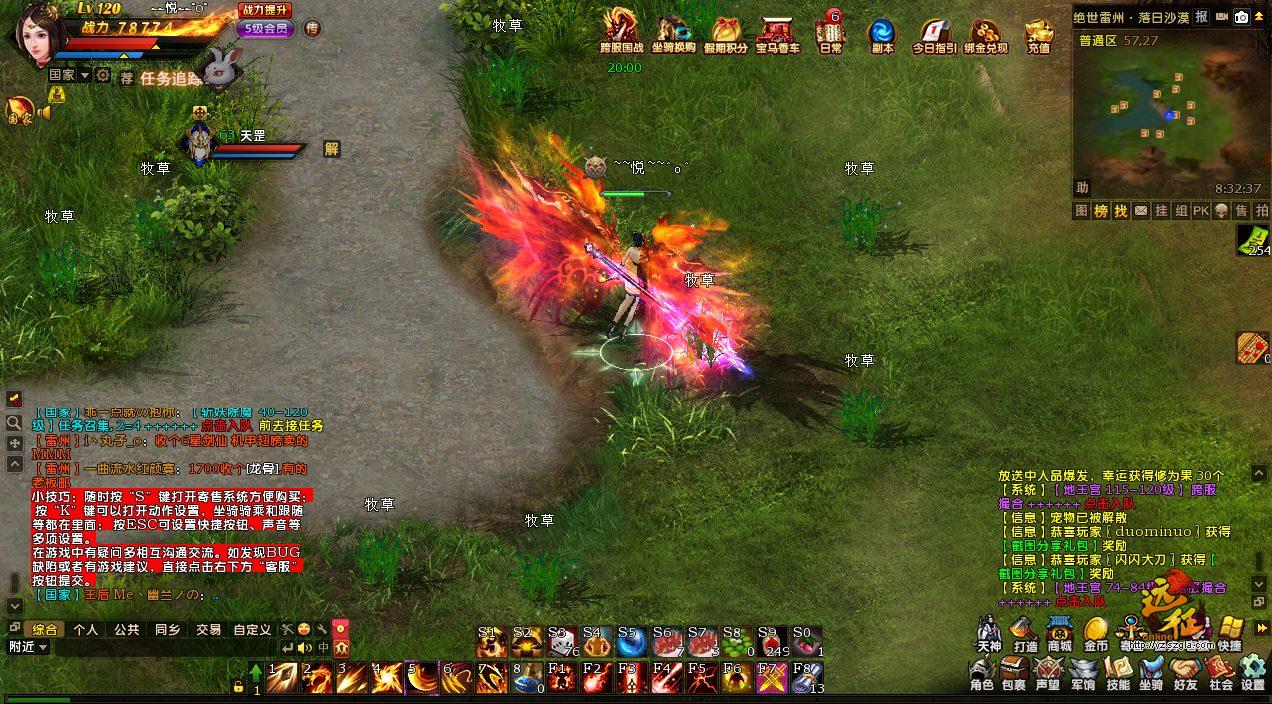The height and width of the screenshot is (704, 1272).
Task: Open 今日指引 daily guide
Action: 933,34
